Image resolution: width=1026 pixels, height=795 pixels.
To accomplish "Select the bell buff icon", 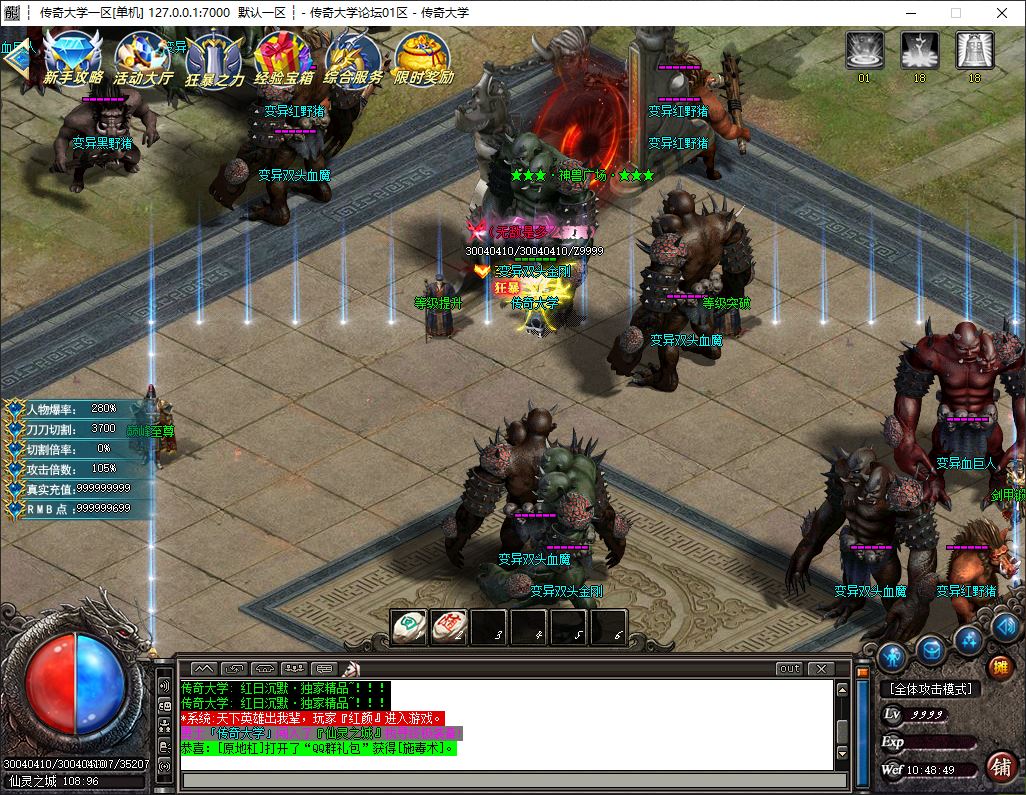I will (x=974, y=50).
